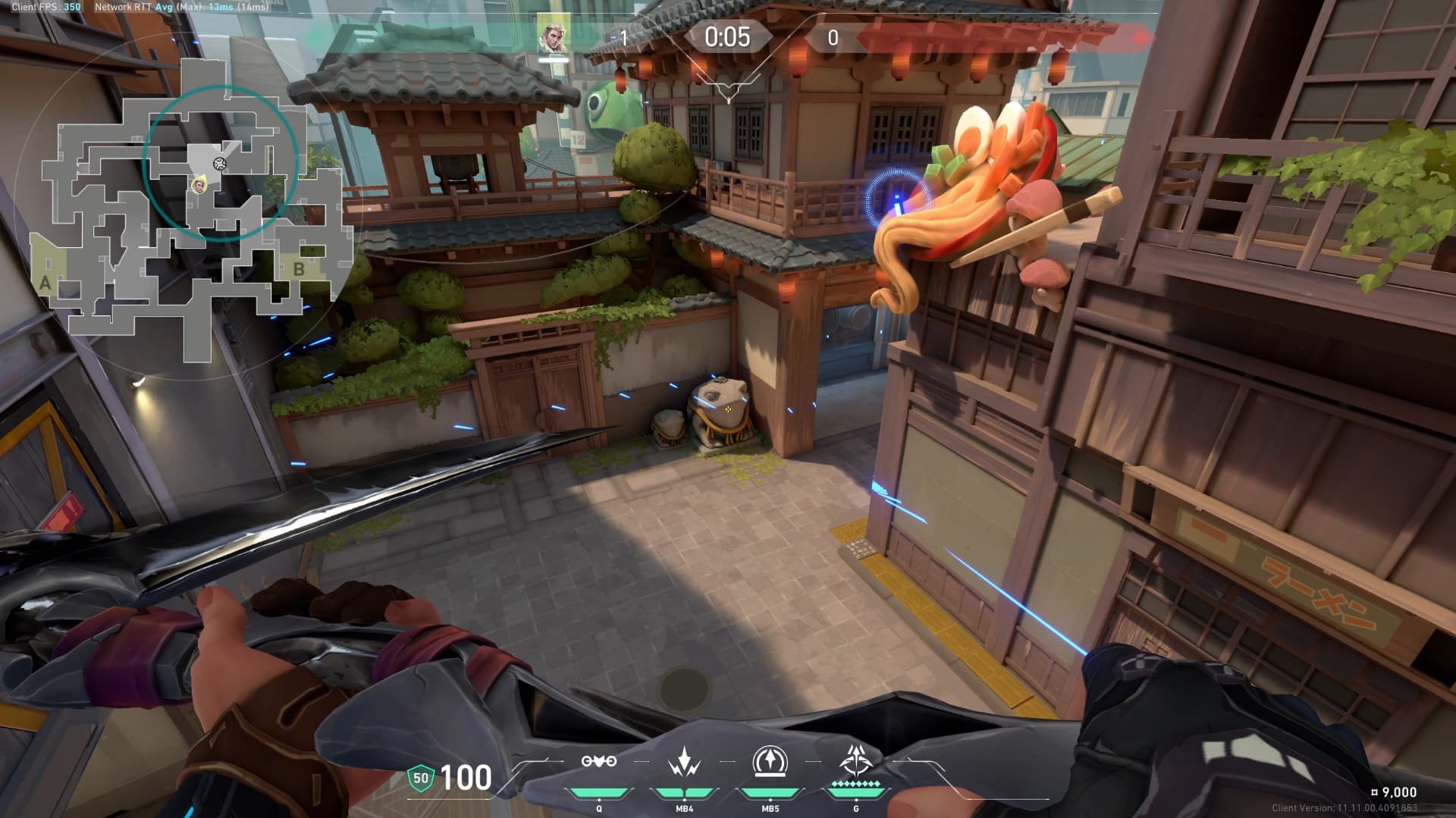Activate the G ultimate ability icon
Screen dimensions: 1456x818
[856, 760]
